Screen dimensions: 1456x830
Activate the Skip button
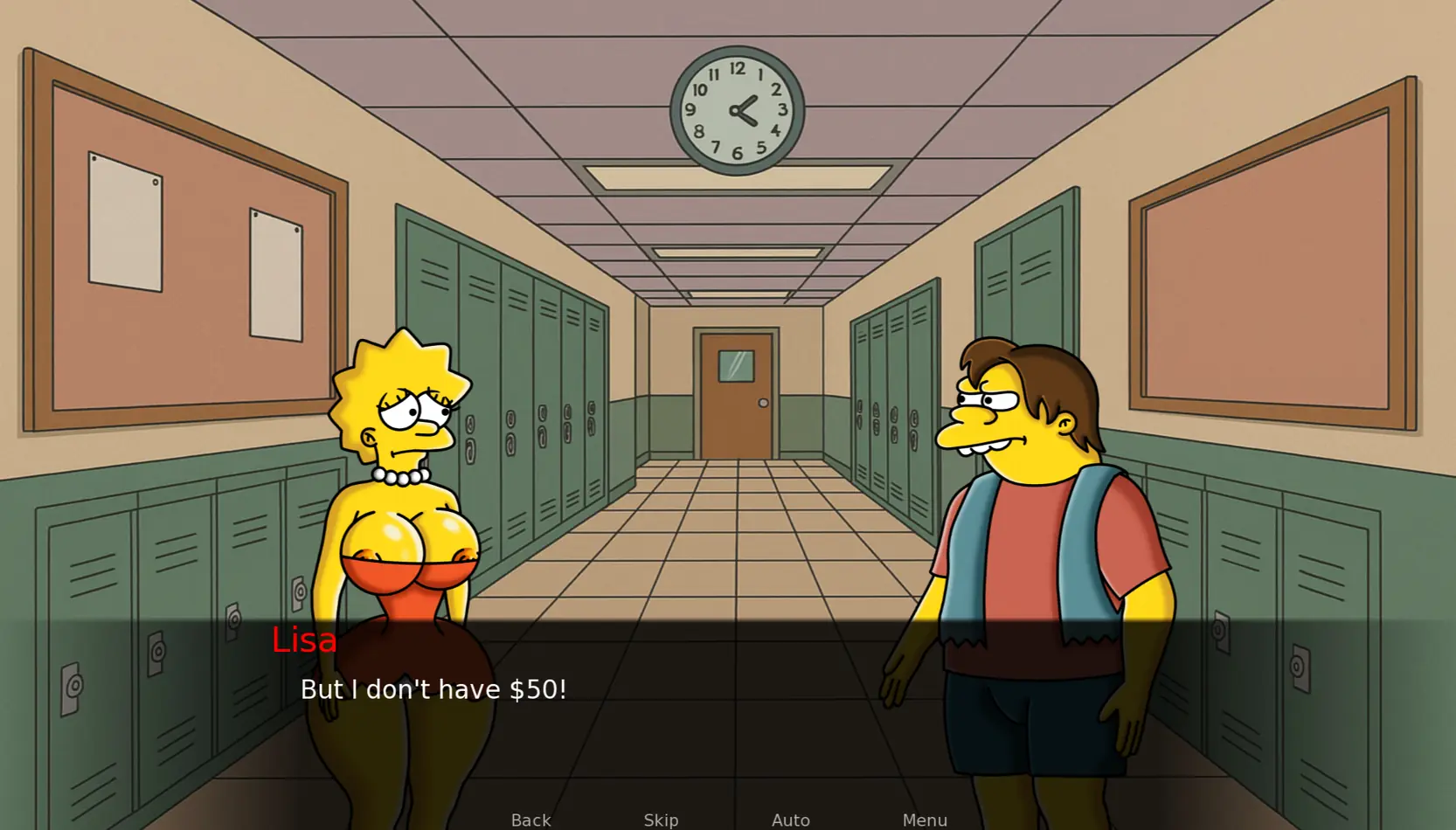pyautogui.click(x=661, y=820)
